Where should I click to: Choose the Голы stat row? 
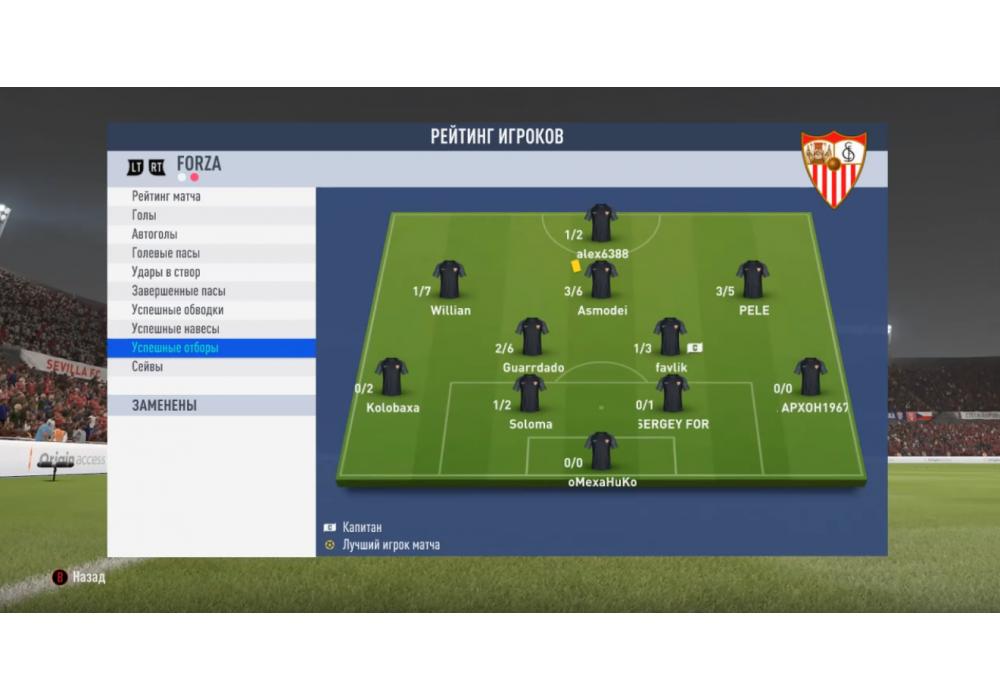(144, 215)
